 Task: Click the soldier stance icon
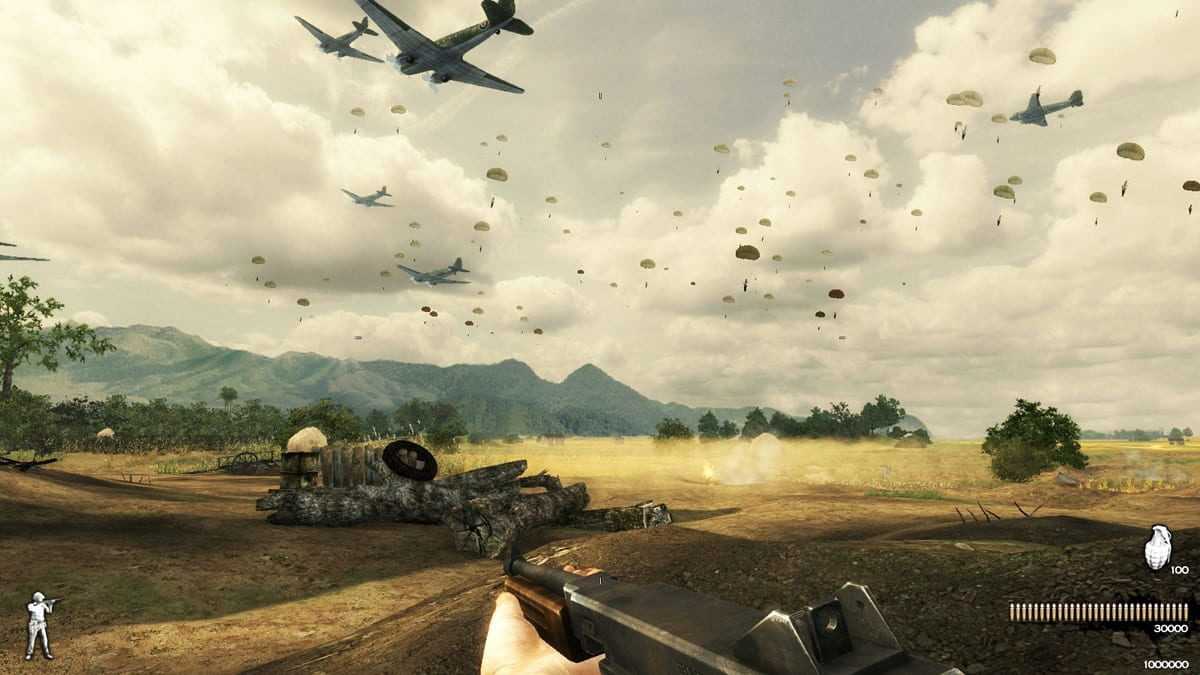(40, 625)
